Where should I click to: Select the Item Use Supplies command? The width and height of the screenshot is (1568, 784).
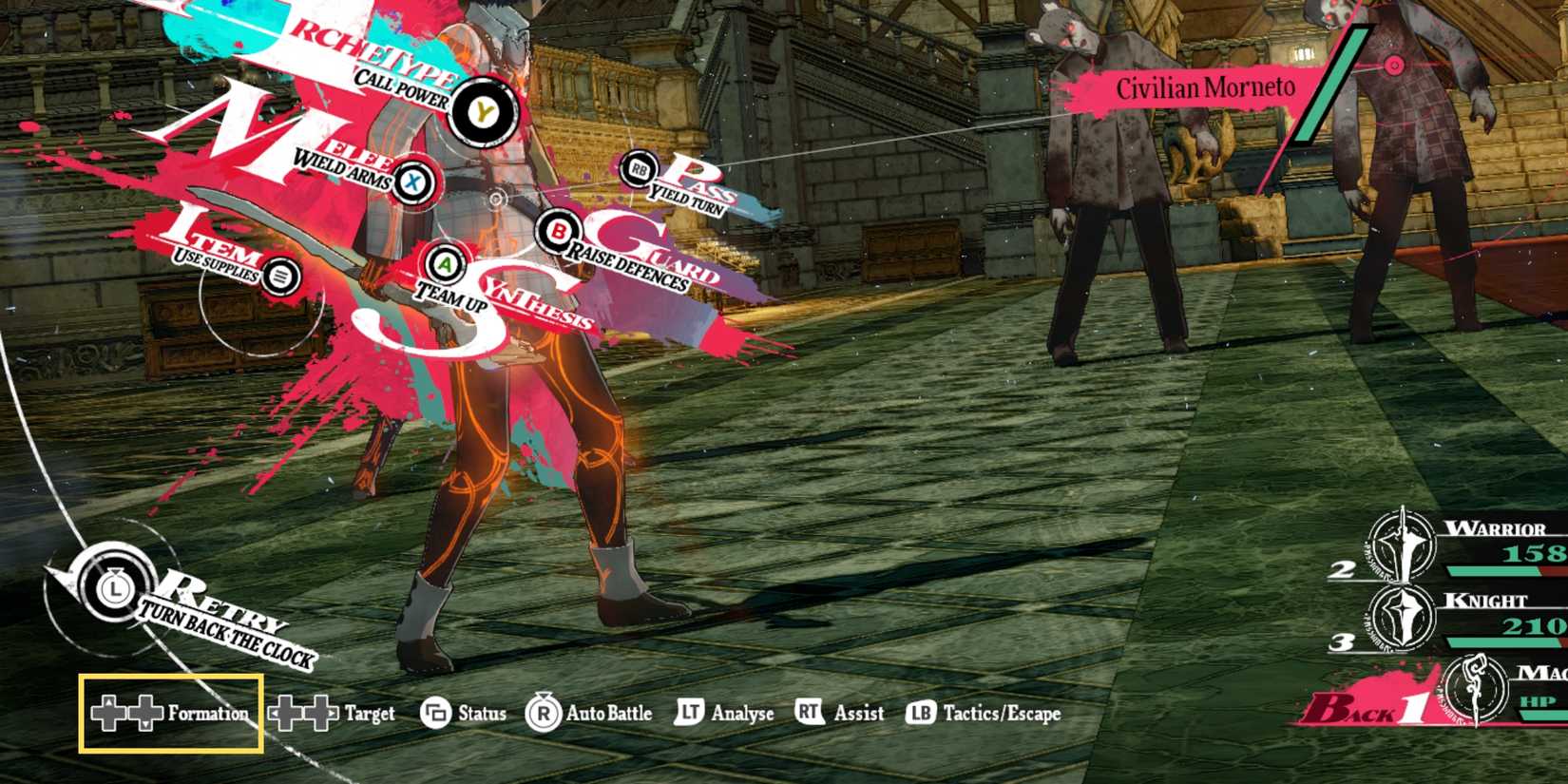(x=280, y=274)
